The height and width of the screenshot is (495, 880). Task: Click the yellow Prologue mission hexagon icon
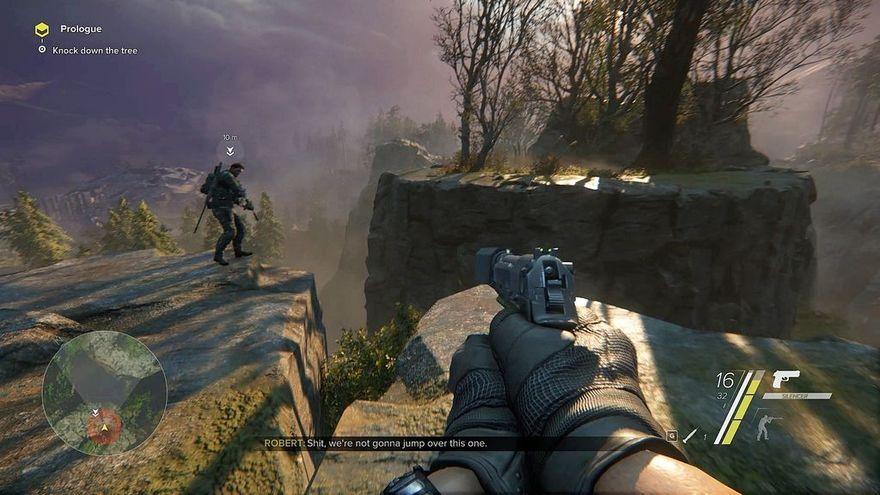[41, 29]
